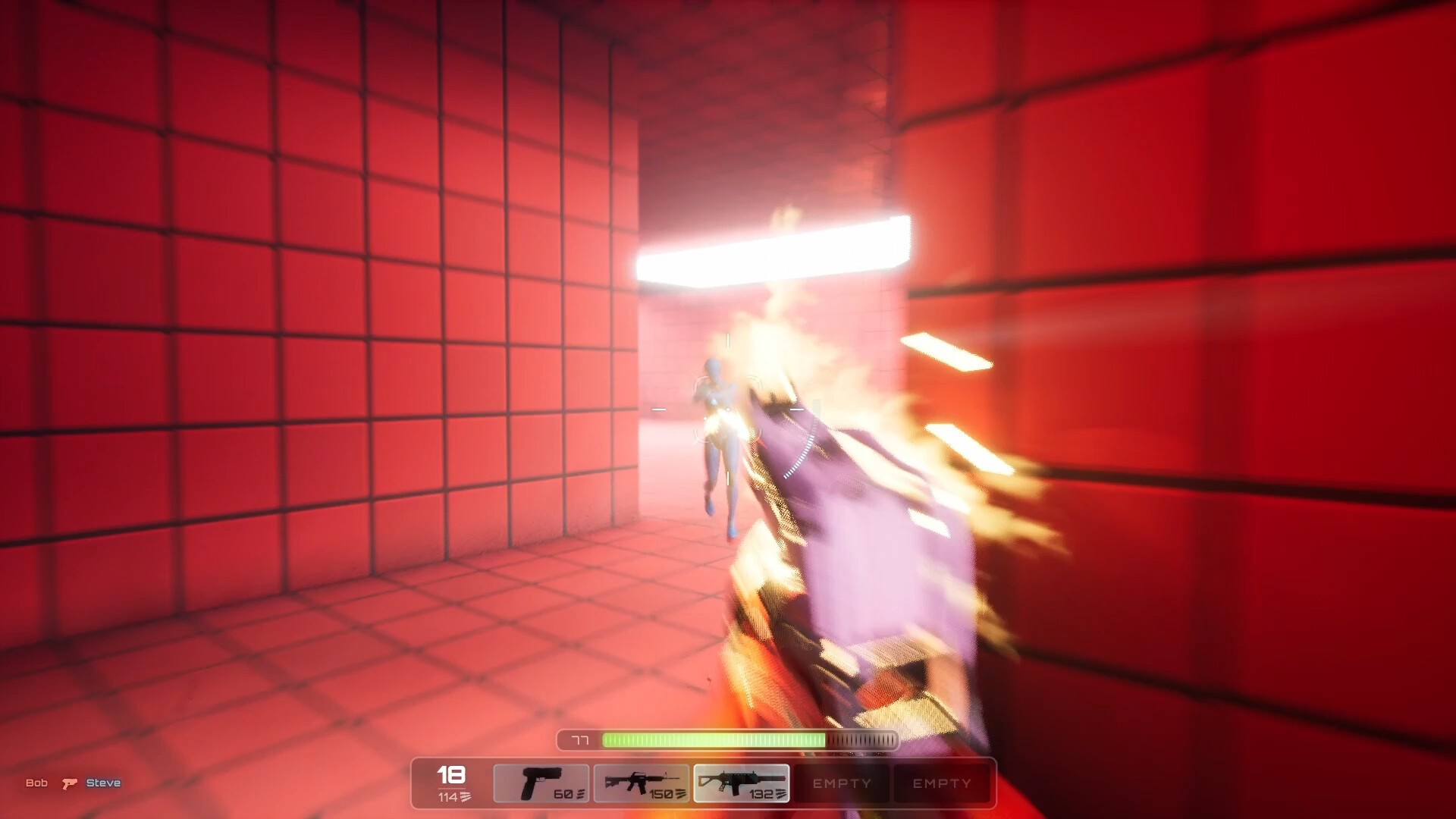Click the crosshair at screen center
The height and width of the screenshot is (819, 1456).
(726, 408)
